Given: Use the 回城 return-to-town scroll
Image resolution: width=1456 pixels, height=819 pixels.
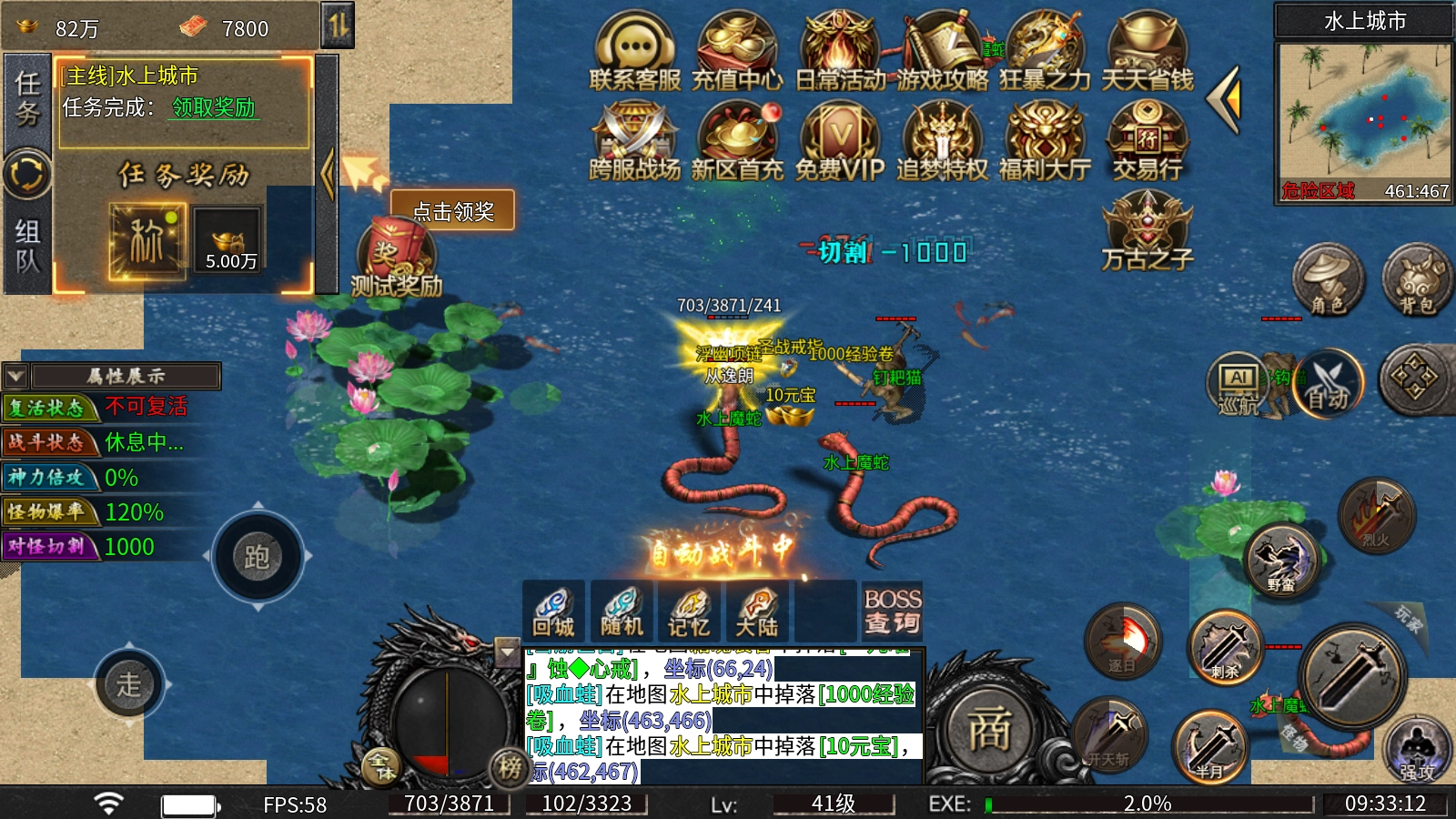Looking at the screenshot, I should (x=553, y=612).
